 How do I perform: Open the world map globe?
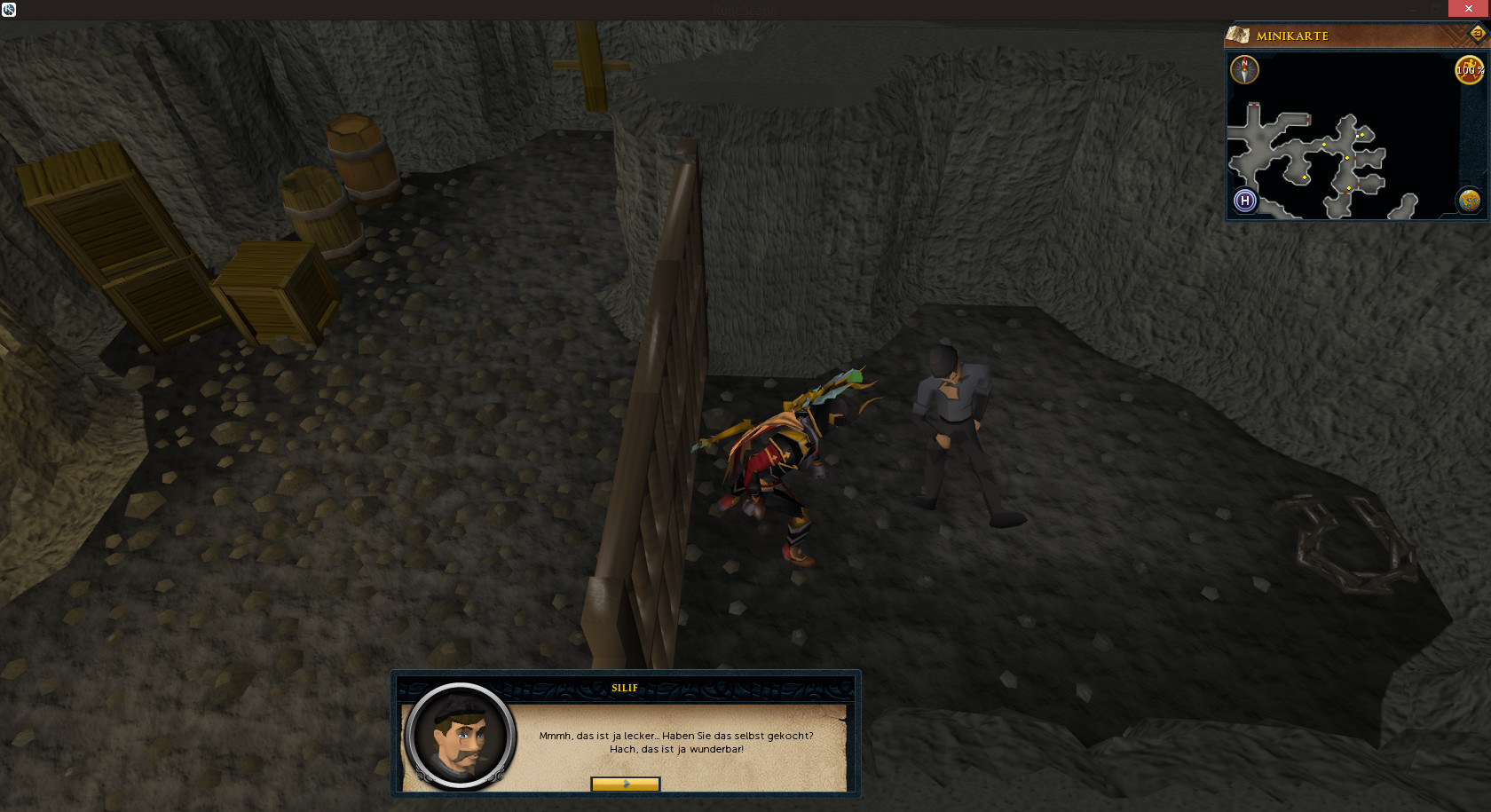click(x=1469, y=201)
